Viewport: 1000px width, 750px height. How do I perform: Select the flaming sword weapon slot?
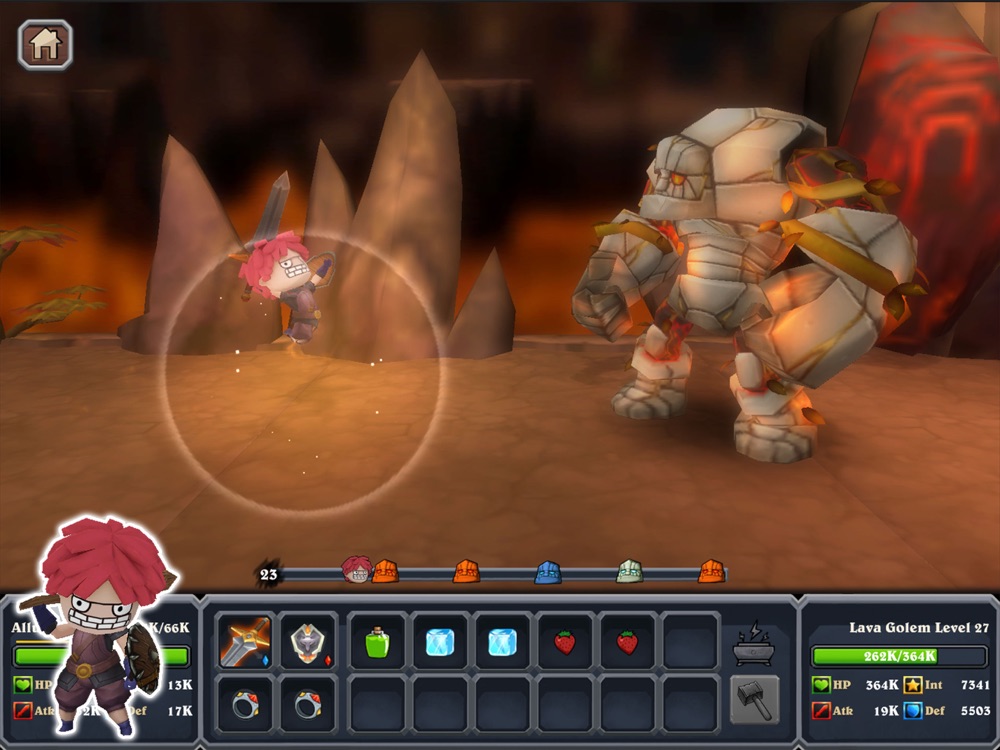tap(245, 642)
